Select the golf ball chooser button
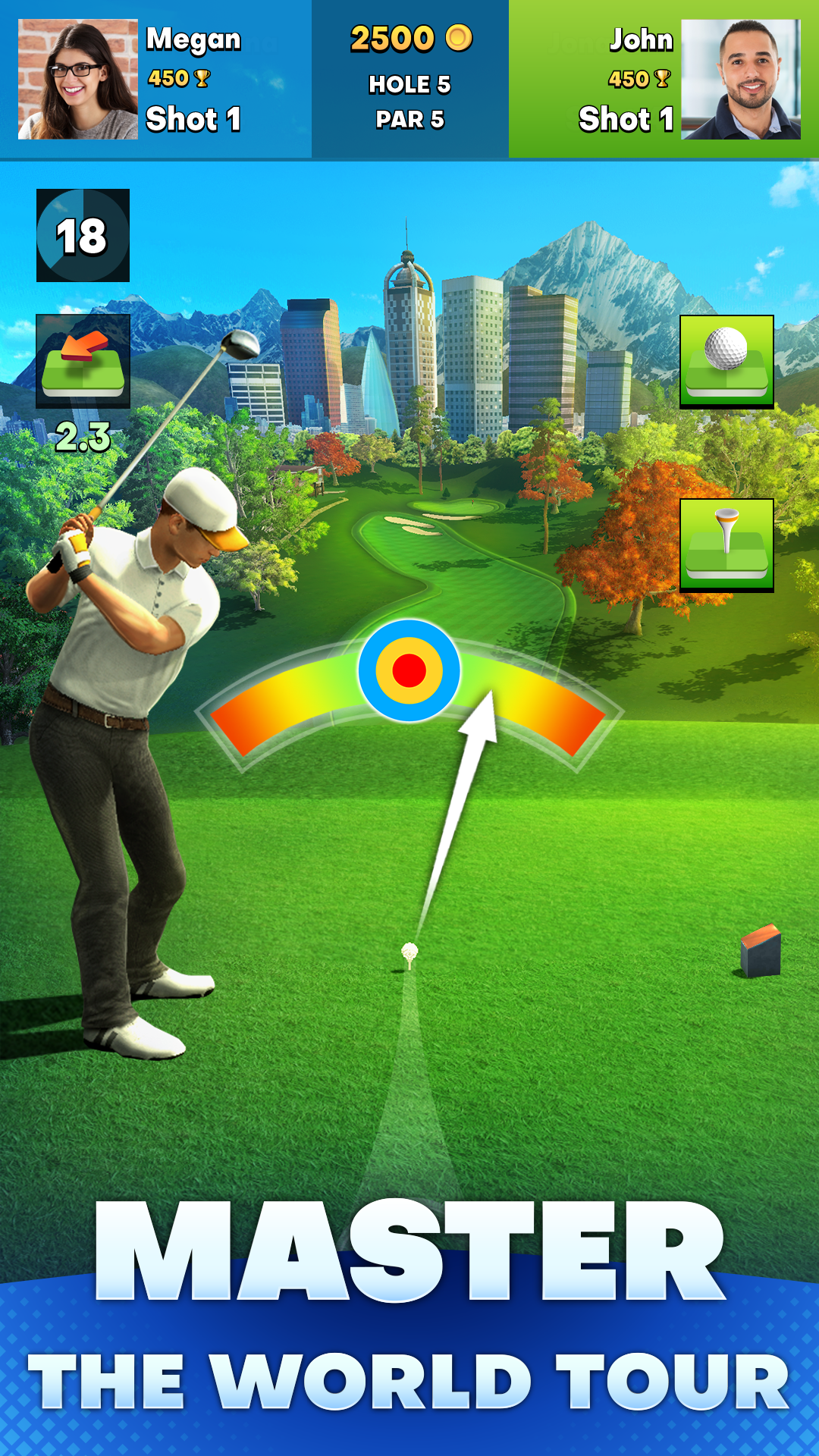The image size is (819, 1456). point(726,362)
